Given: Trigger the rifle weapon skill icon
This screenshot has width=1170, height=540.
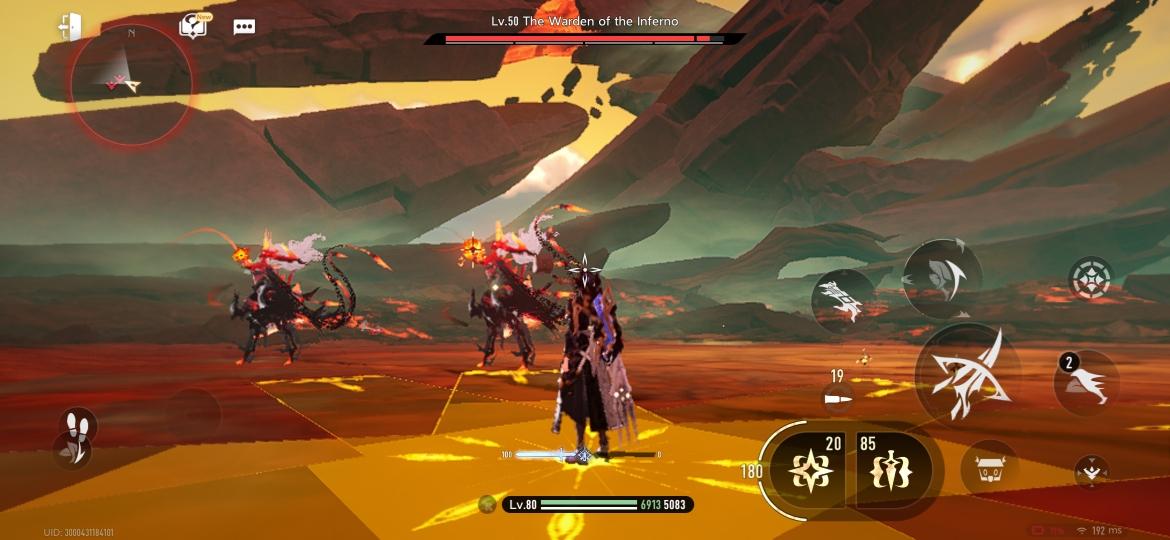Looking at the screenshot, I should click(840, 300).
